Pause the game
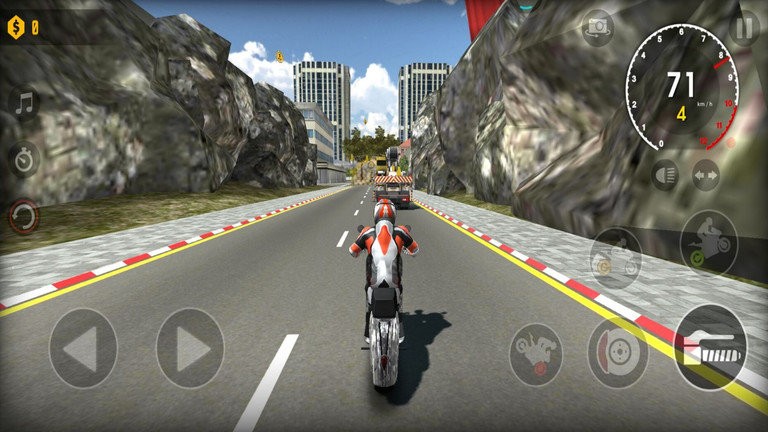Image resolution: width=768 pixels, height=432 pixels. [x=742, y=27]
